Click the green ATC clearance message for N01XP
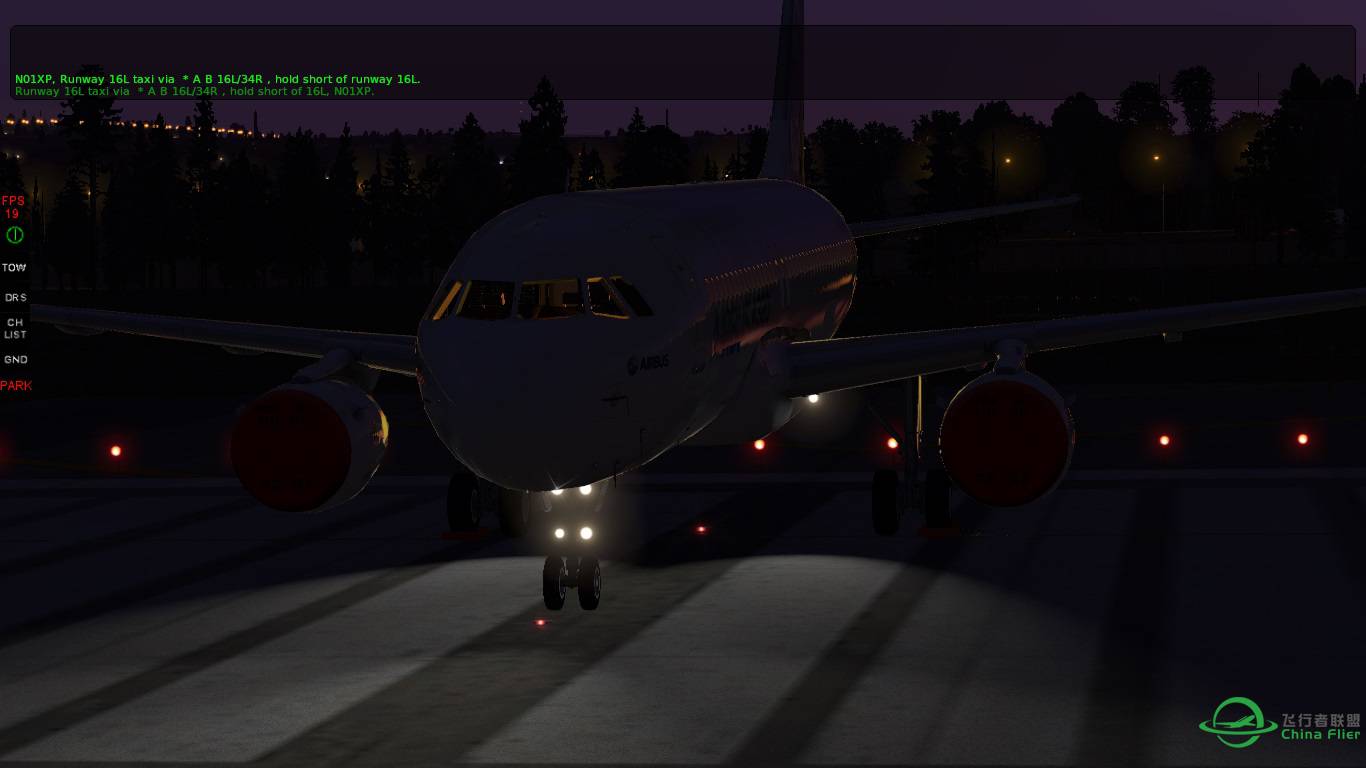Image resolution: width=1366 pixels, height=768 pixels. click(x=216, y=78)
